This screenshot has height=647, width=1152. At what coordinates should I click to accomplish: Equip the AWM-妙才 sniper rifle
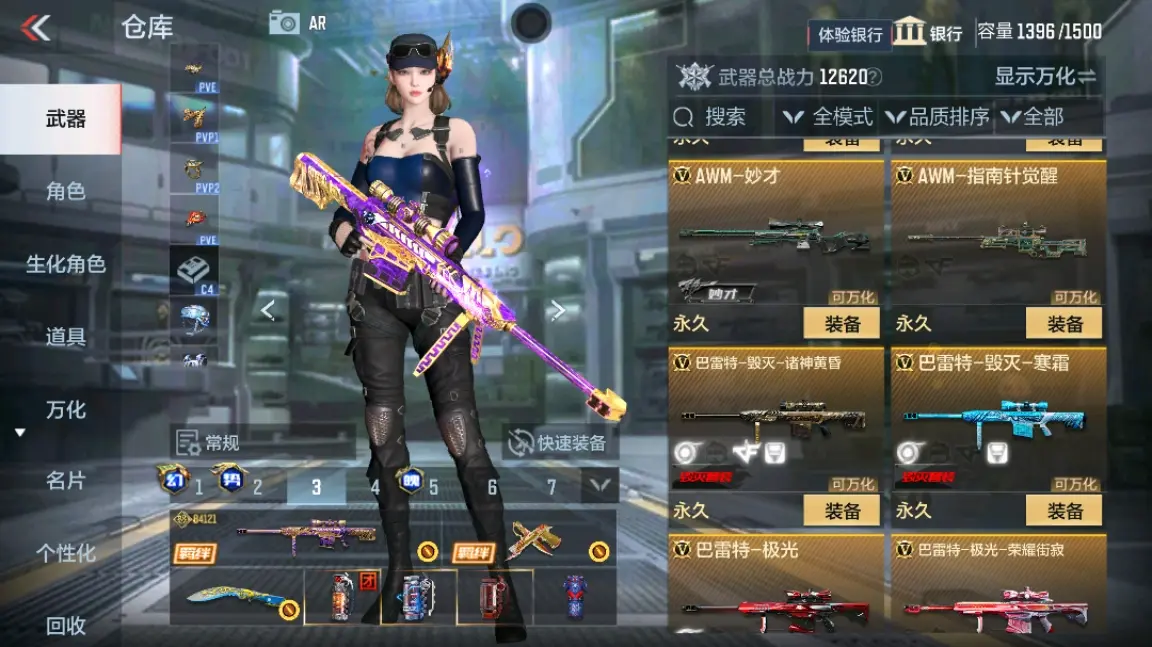(x=842, y=323)
